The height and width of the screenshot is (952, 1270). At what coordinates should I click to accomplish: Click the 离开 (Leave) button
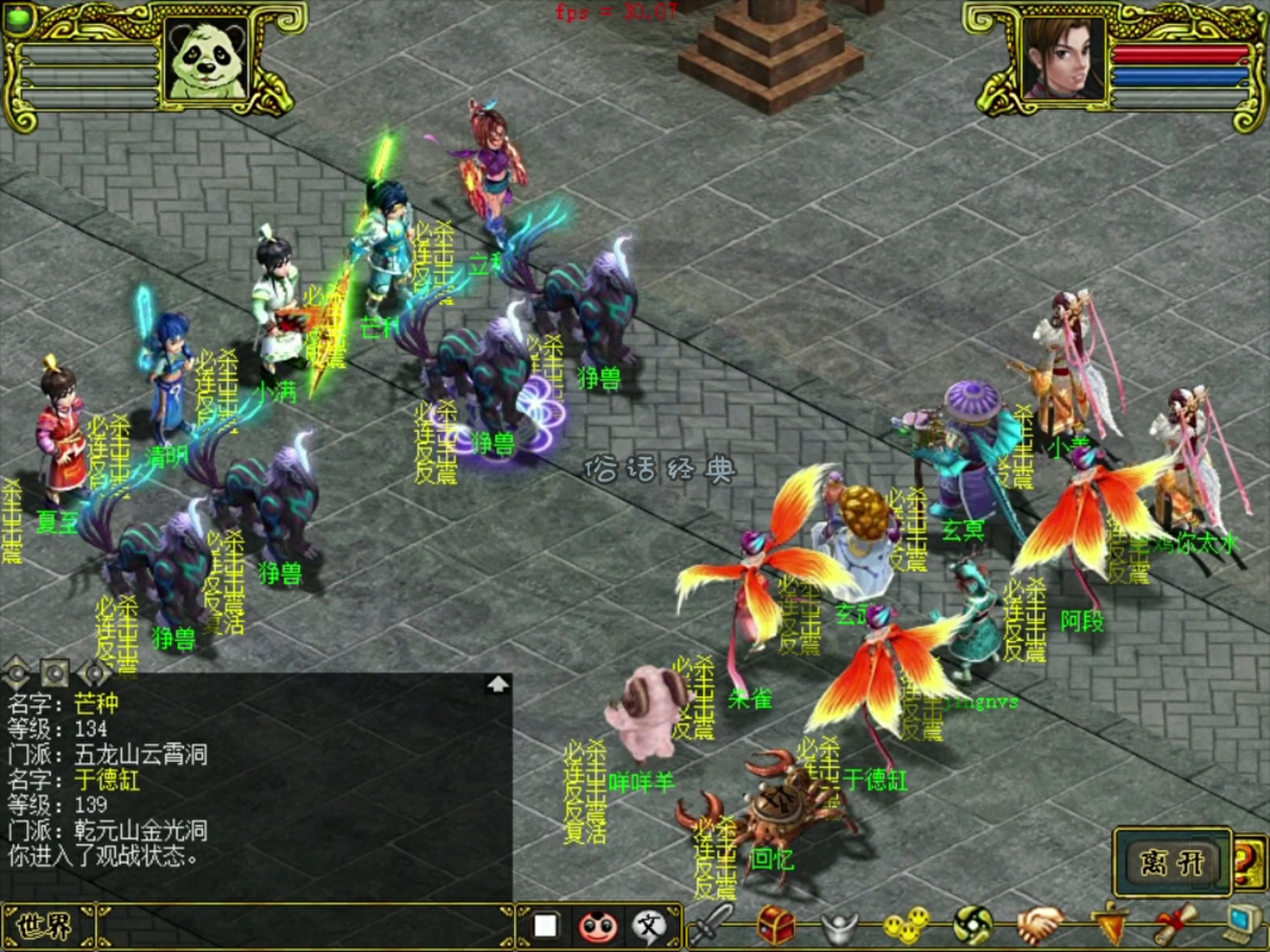click(x=1172, y=862)
